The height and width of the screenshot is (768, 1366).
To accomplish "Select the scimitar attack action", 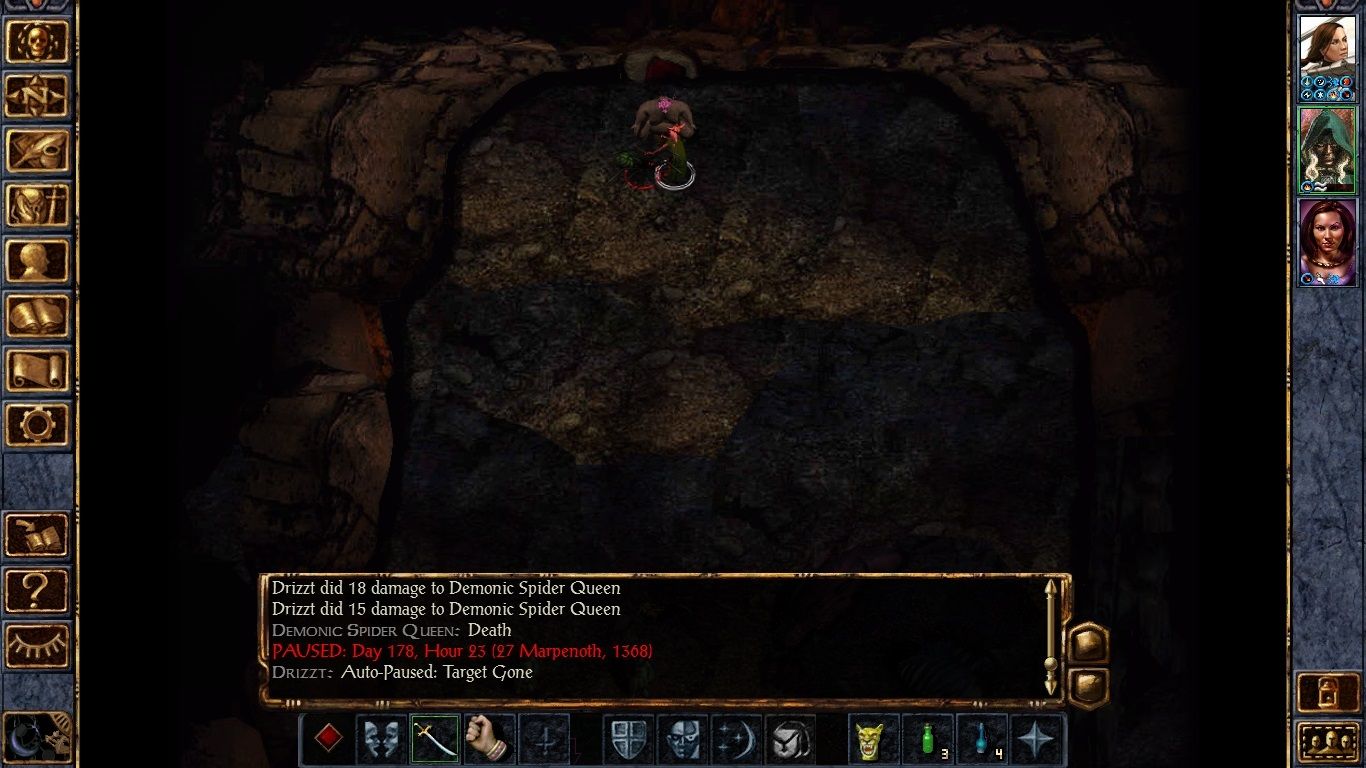I will pos(435,738).
